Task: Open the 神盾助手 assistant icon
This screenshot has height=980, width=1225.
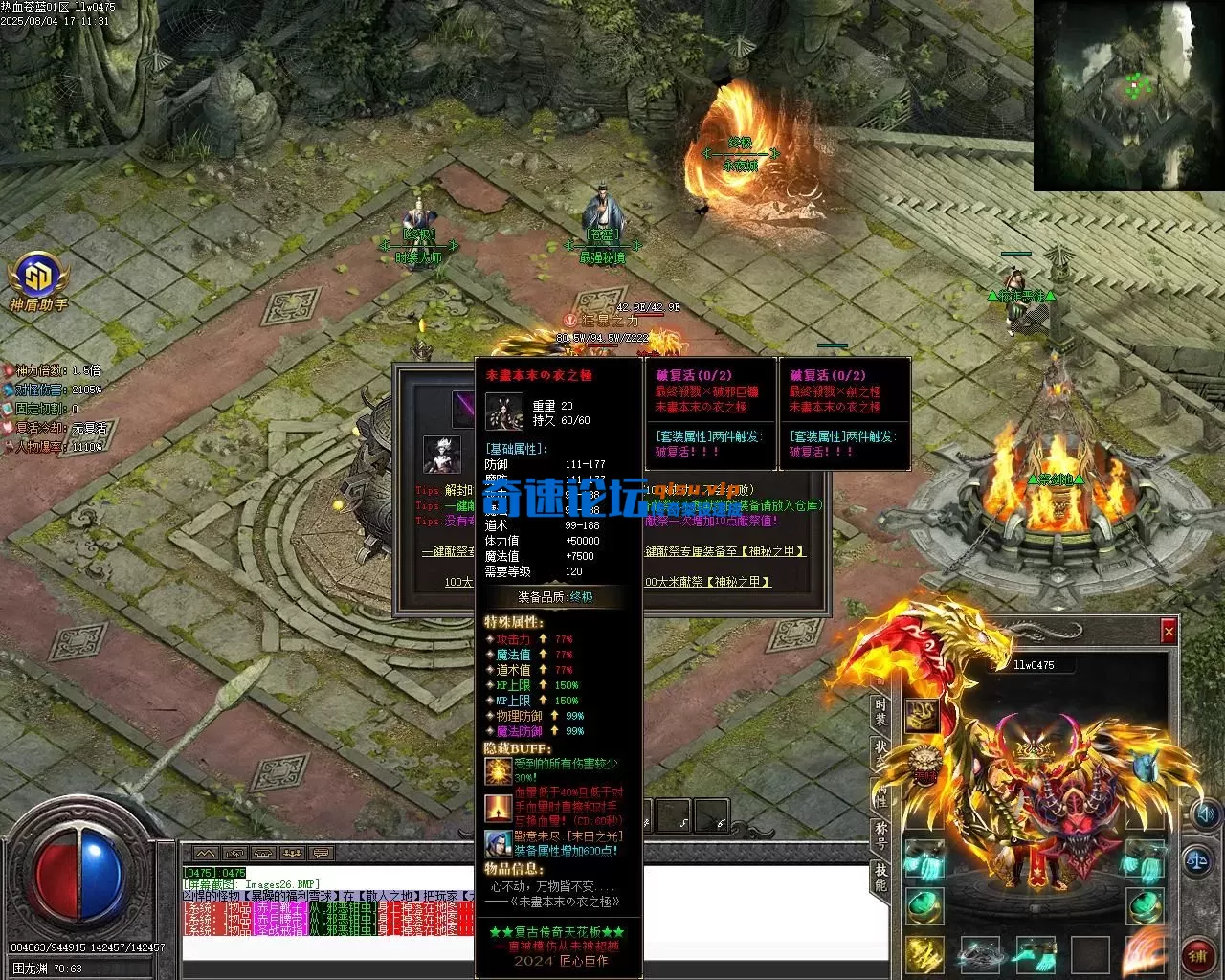Action: [38, 278]
